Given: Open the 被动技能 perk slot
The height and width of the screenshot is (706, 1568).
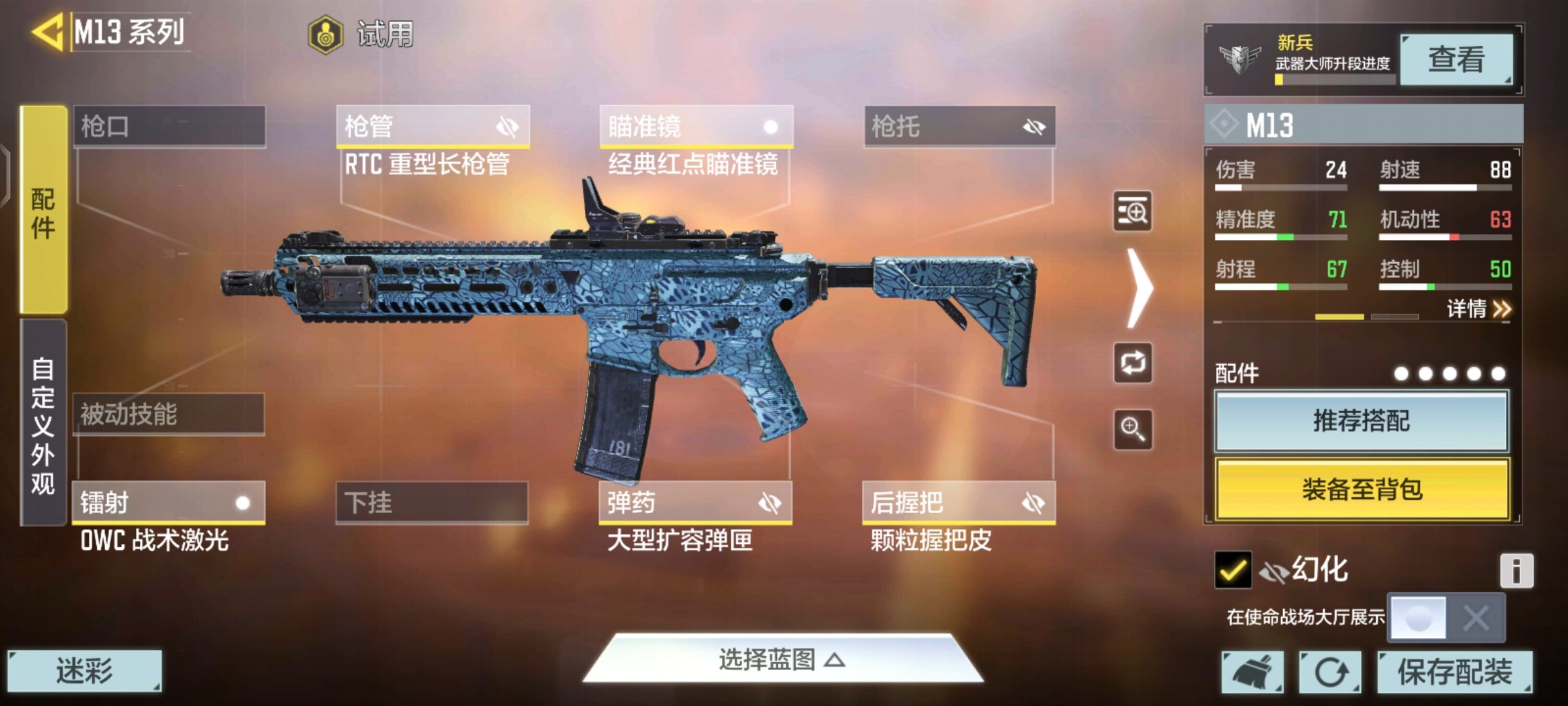Looking at the screenshot, I should click(x=169, y=414).
